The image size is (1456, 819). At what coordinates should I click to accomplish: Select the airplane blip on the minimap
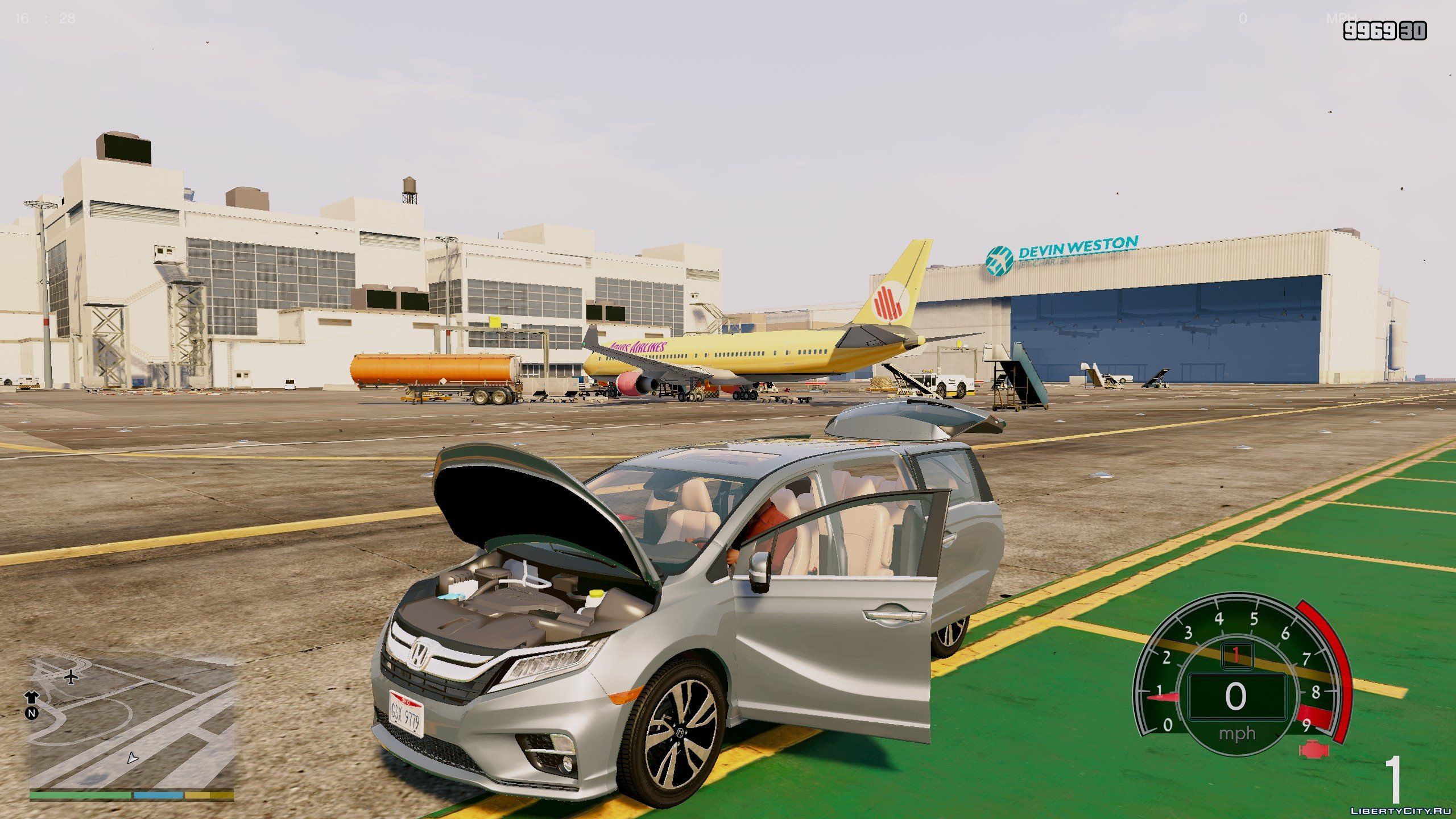tap(71, 677)
